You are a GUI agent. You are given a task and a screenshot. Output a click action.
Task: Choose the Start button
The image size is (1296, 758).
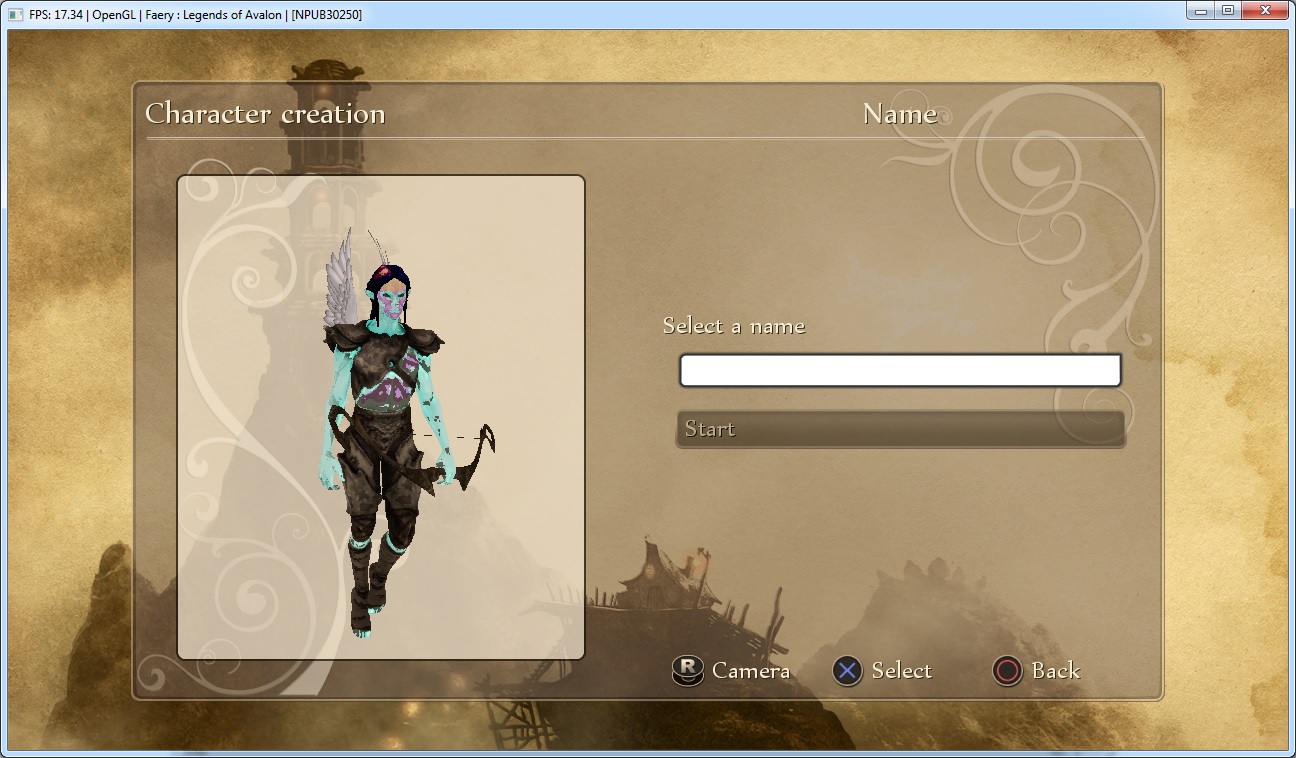pos(900,429)
